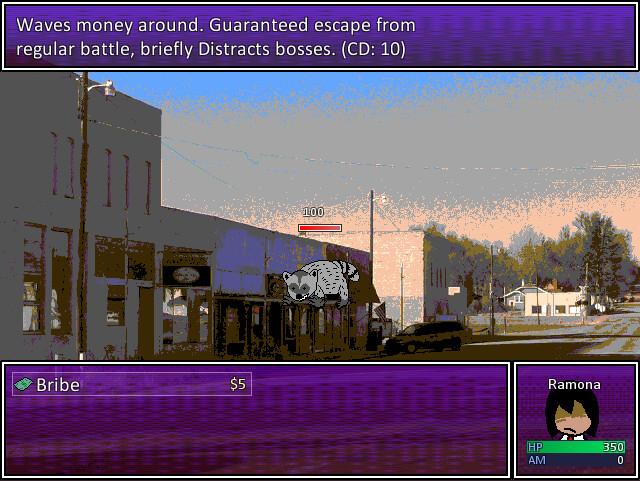
Task: Select the Bribe skill for $5
Action: [x=131, y=384]
